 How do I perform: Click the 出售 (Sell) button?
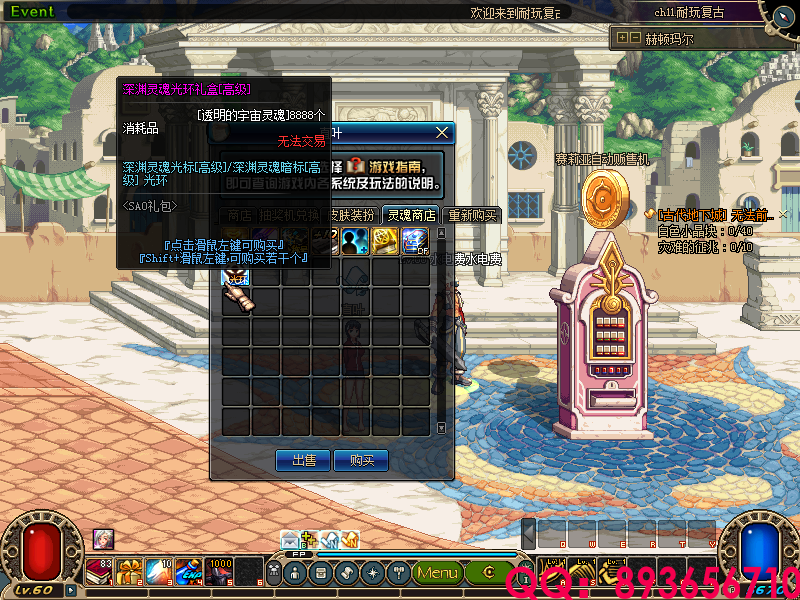click(303, 460)
